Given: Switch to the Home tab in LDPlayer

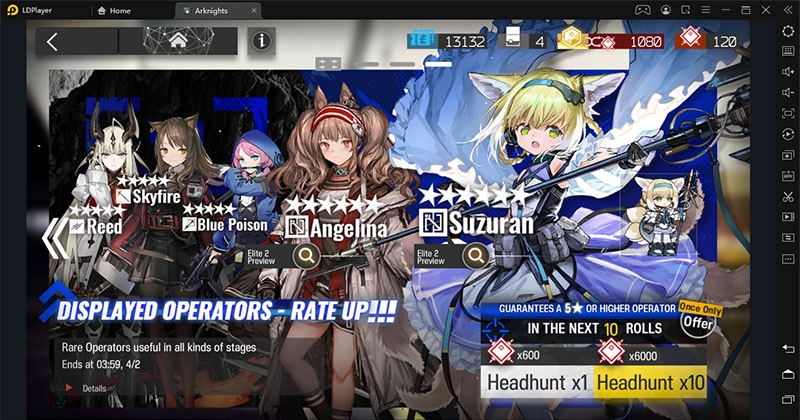Looking at the screenshot, I should pyautogui.click(x=131, y=9).
